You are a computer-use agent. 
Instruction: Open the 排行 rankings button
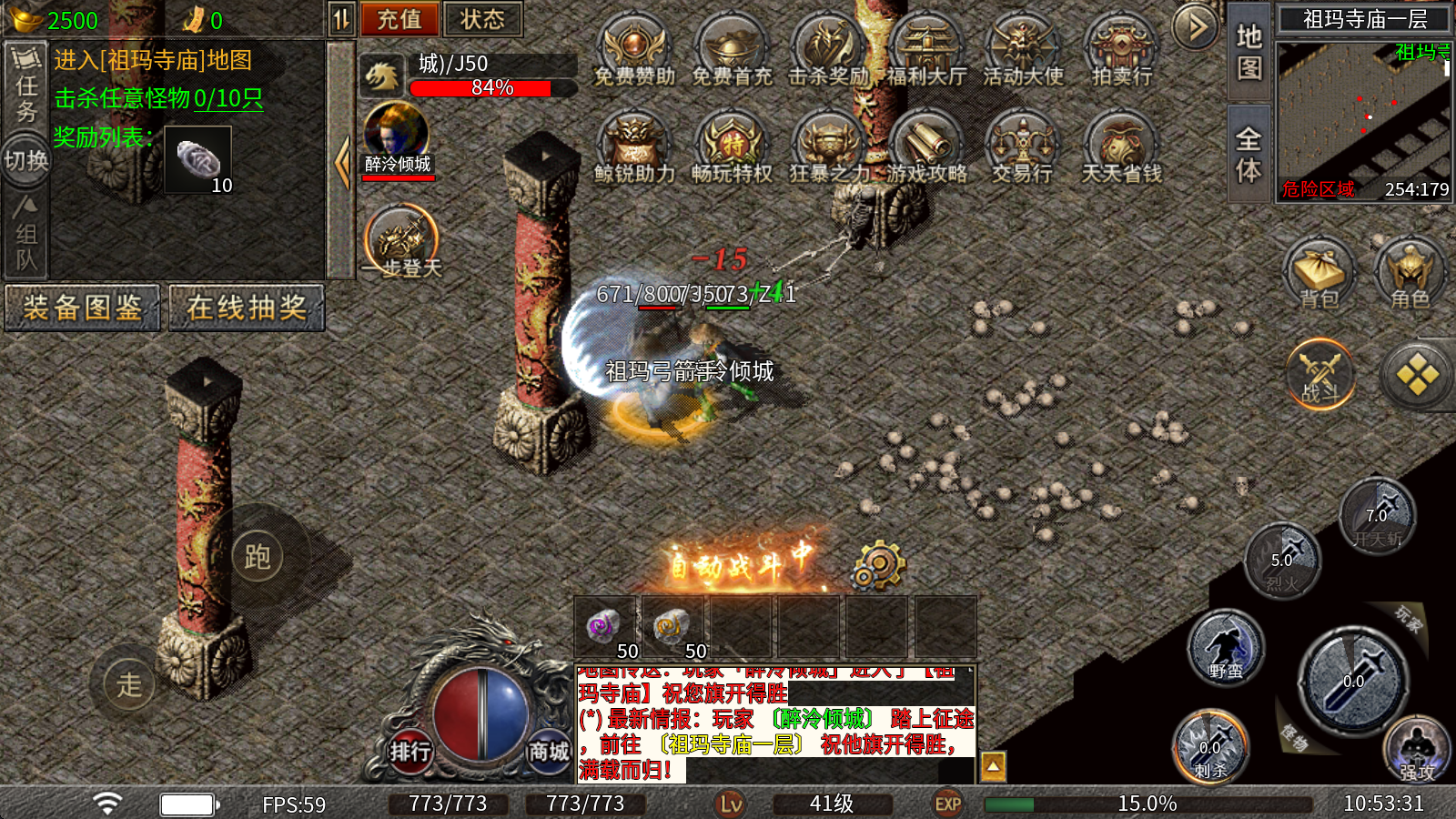tap(410, 752)
